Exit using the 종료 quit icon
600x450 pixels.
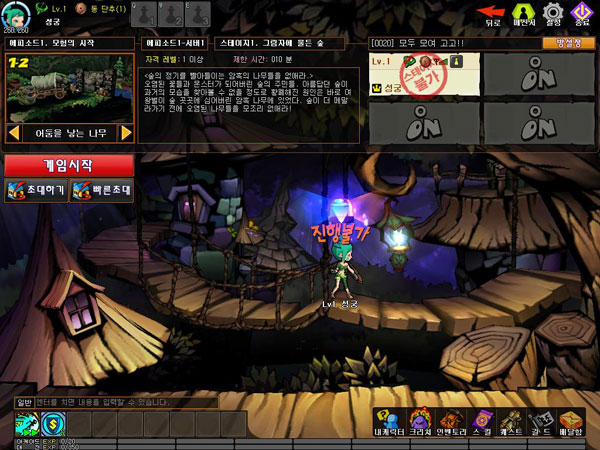click(582, 14)
